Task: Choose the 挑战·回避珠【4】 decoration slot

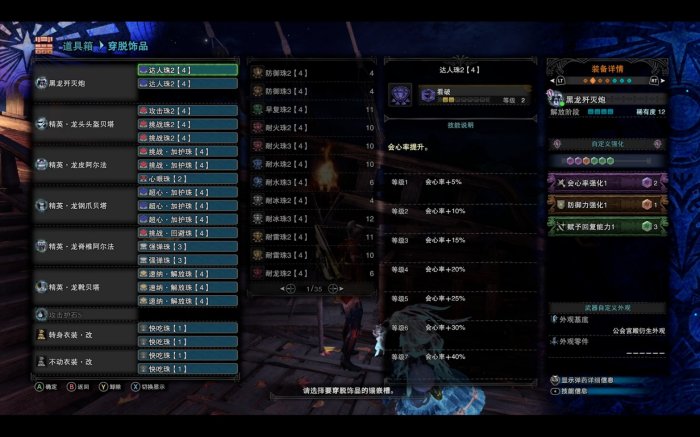Action: 187,233
